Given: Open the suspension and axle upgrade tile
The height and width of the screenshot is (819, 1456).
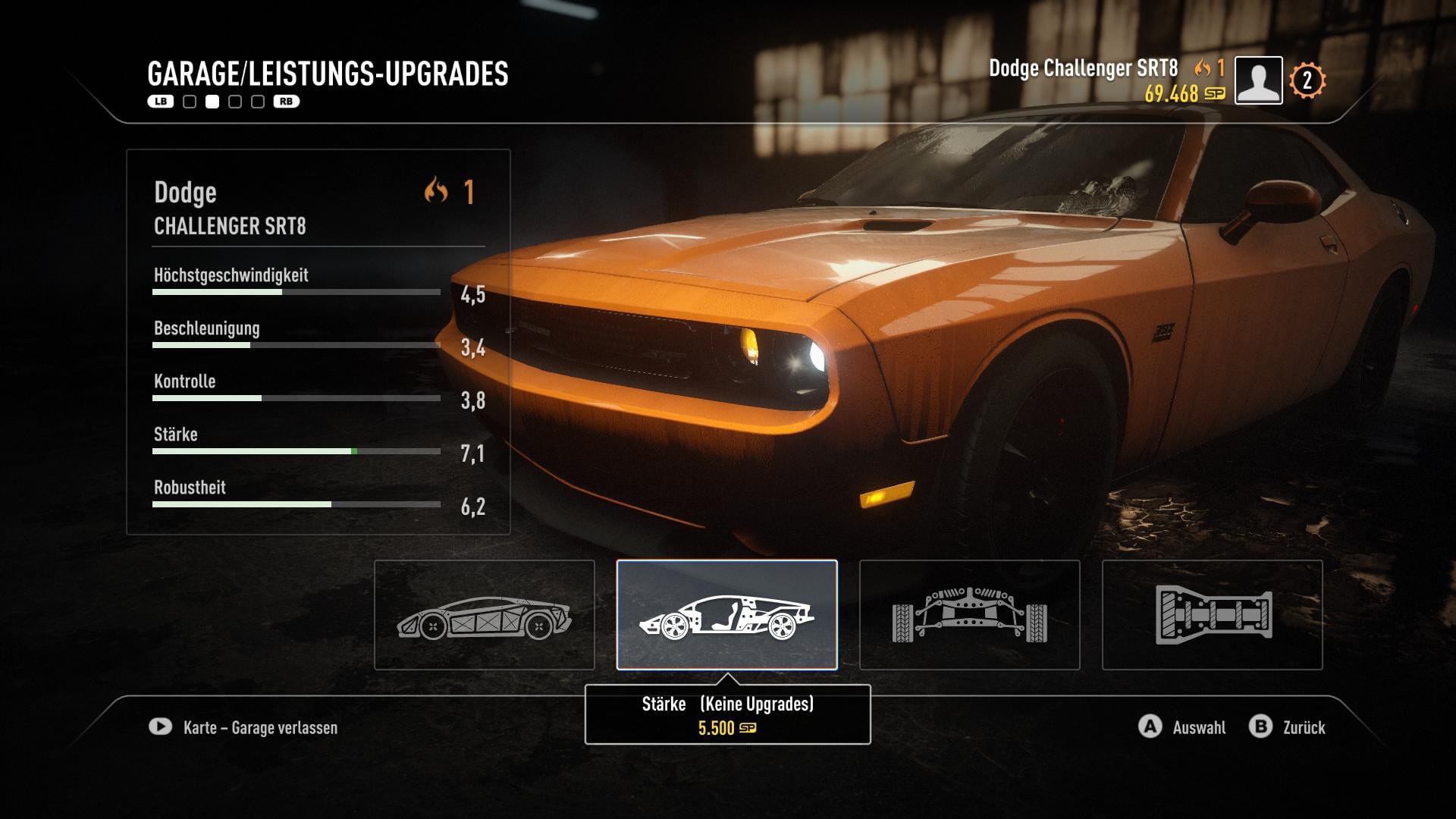Looking at the screenshot, I should [x=969, y=615].
